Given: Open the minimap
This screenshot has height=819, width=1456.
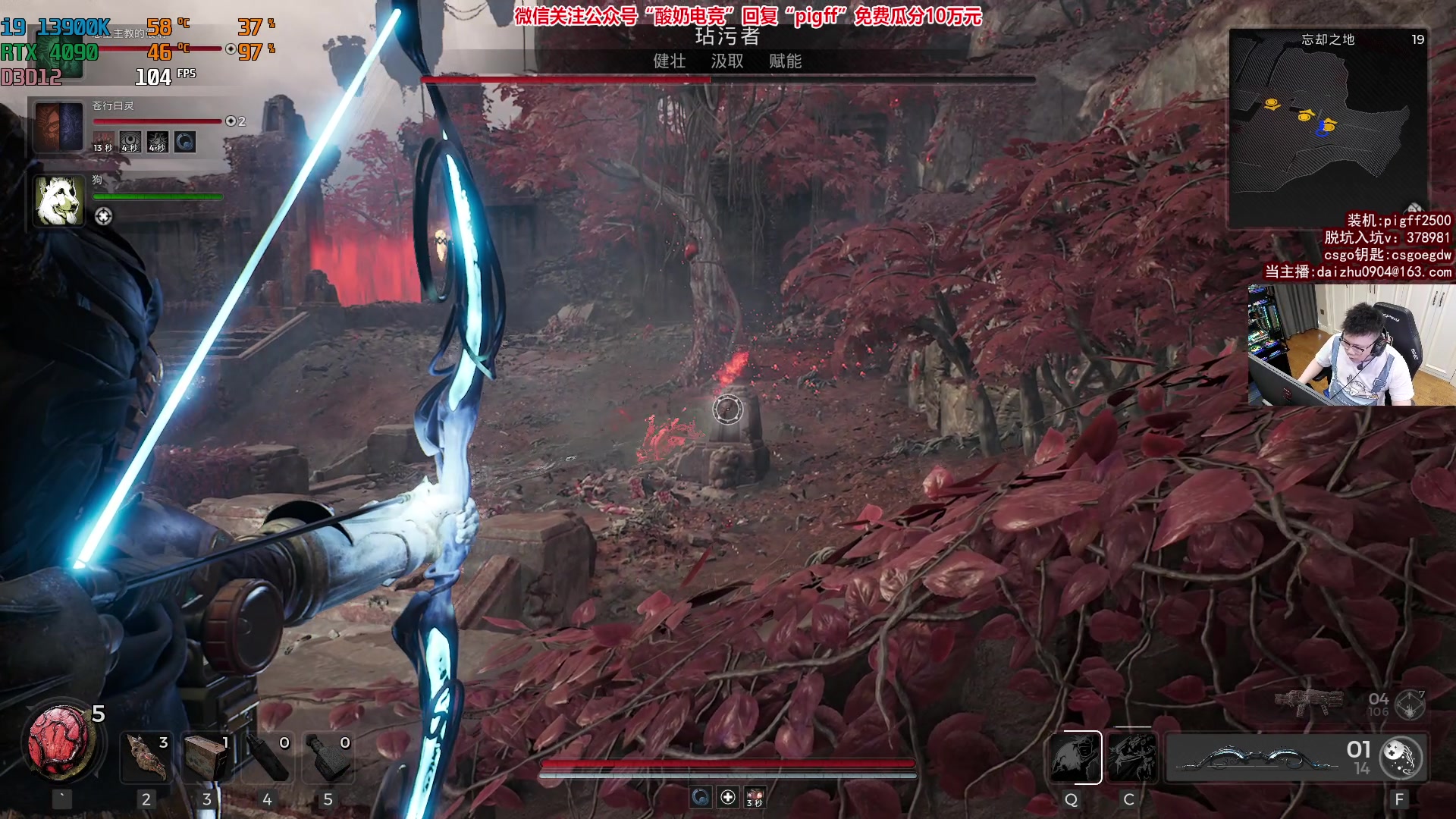Looking at the screenshot, I should (1327, 129).
